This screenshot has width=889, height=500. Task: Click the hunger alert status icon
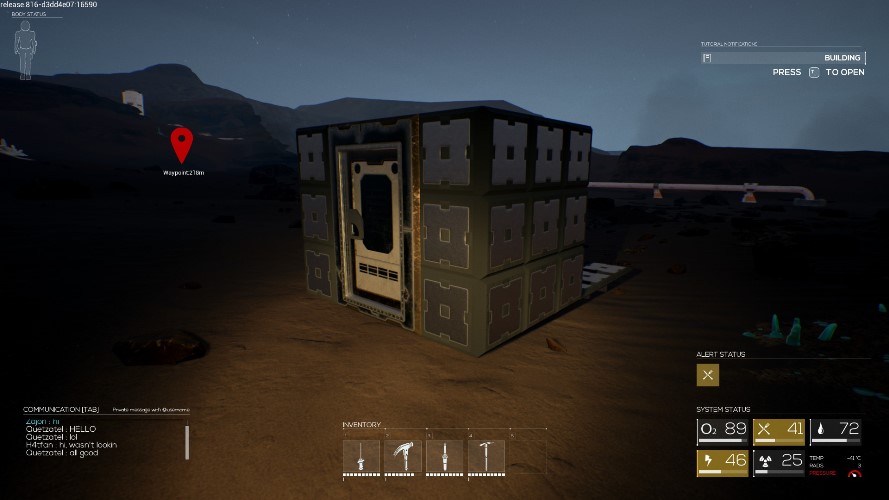tap(708, 375)
